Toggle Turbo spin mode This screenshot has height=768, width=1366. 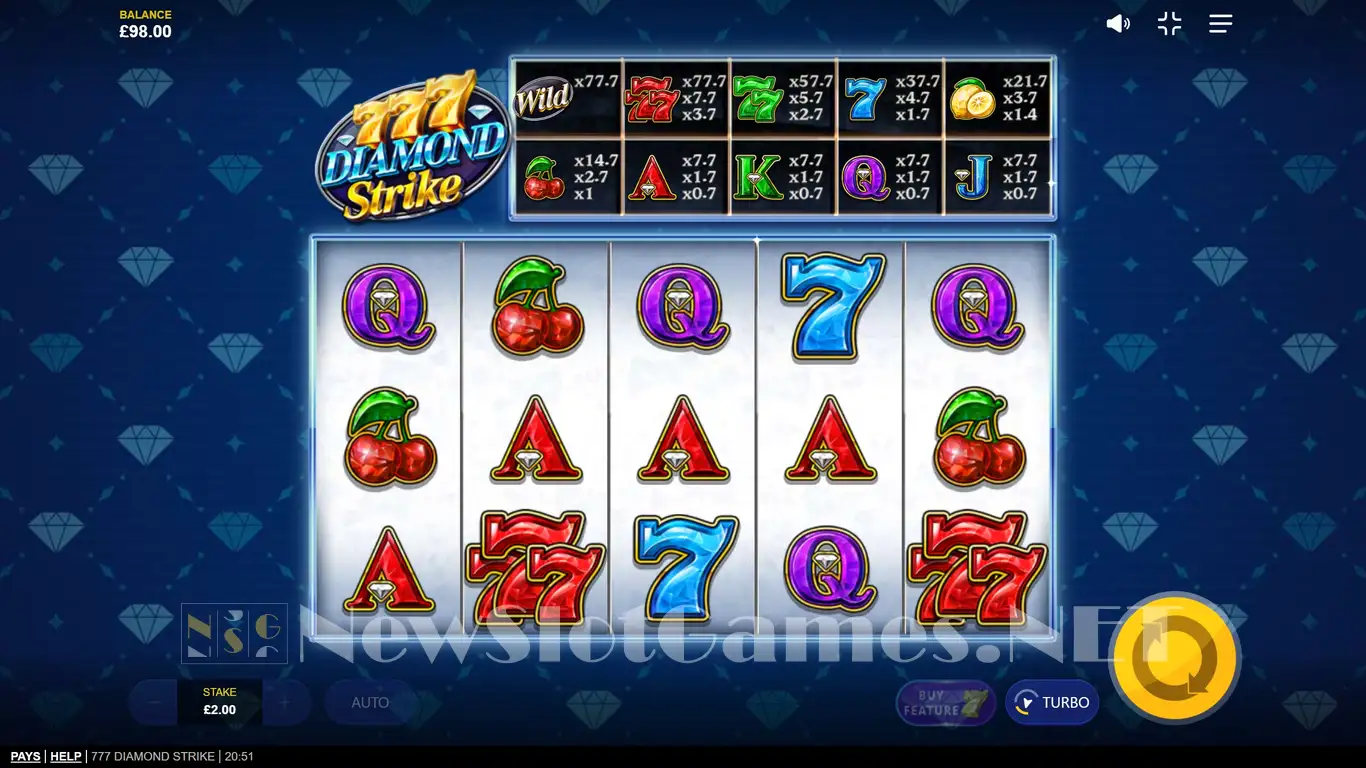pos(1052,702)
